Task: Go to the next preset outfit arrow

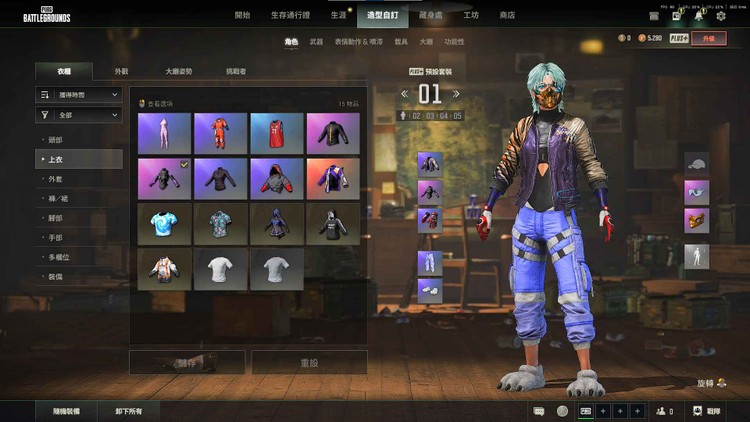Action: tap(460, 94)
